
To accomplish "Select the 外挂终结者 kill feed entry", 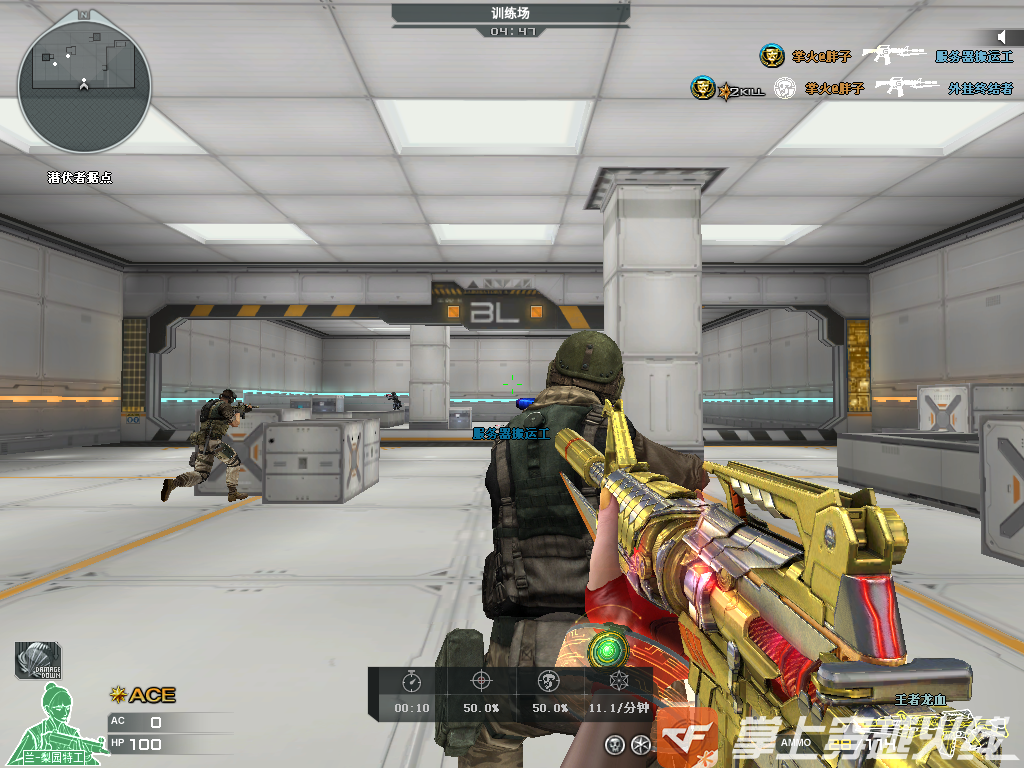I will (980, 88).
